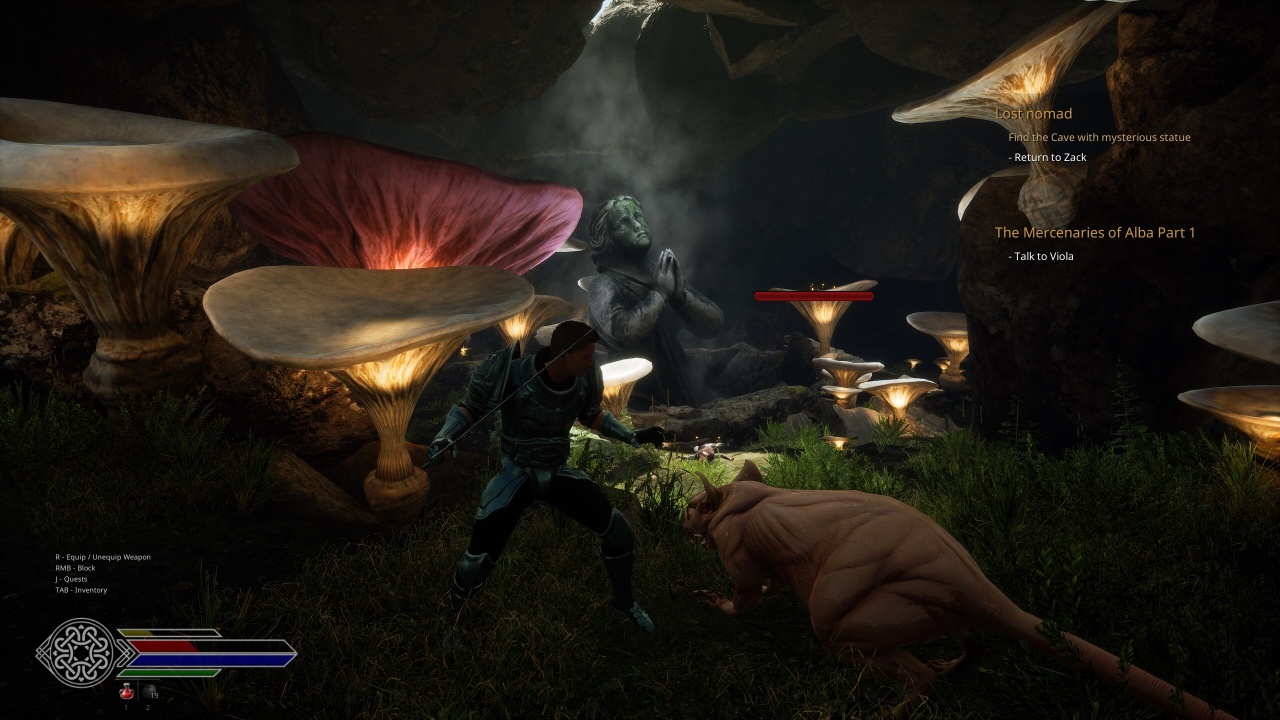Use the dark bomb item slot

(149, 690)
